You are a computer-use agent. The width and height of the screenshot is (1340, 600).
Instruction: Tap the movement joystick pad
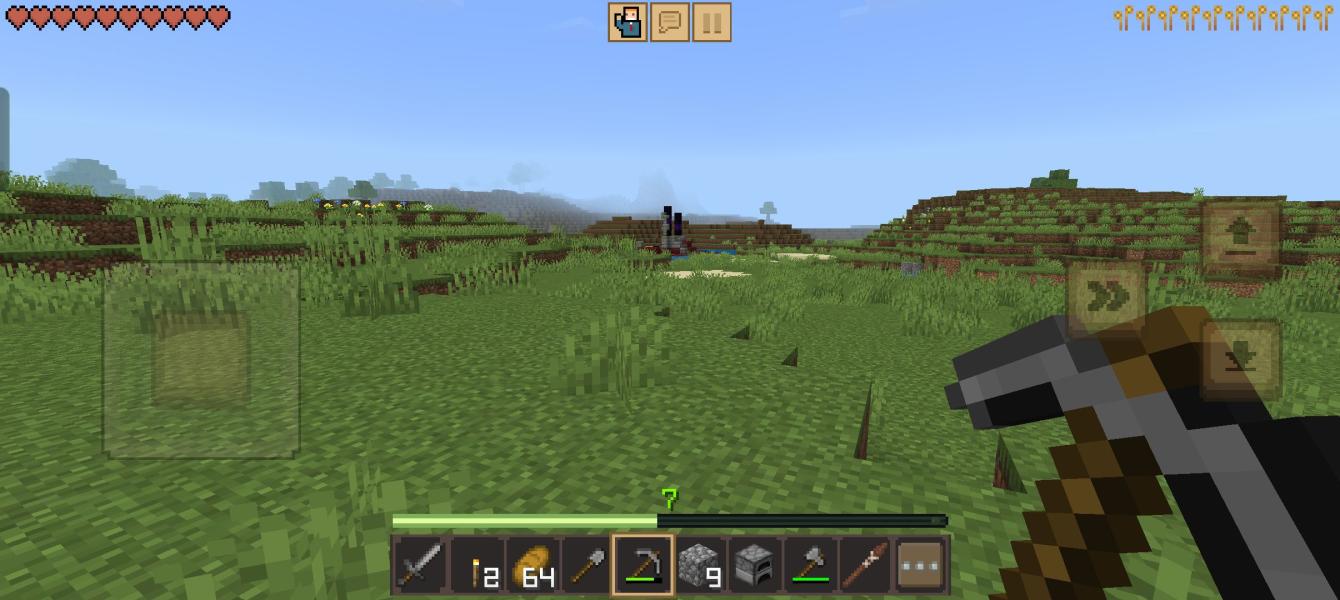click(x=201, y=360)
